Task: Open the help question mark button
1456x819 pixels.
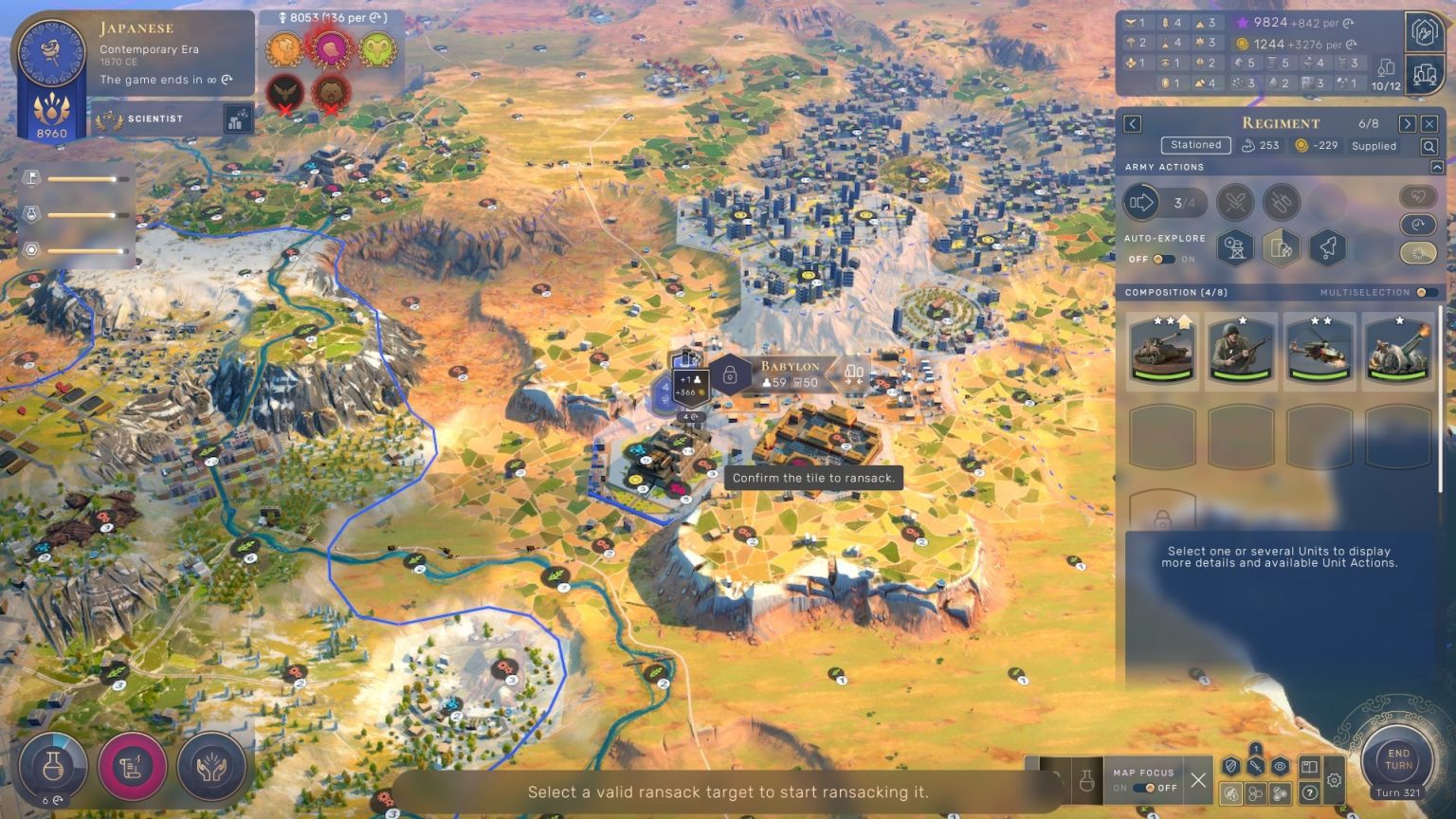Action: 1309,792
